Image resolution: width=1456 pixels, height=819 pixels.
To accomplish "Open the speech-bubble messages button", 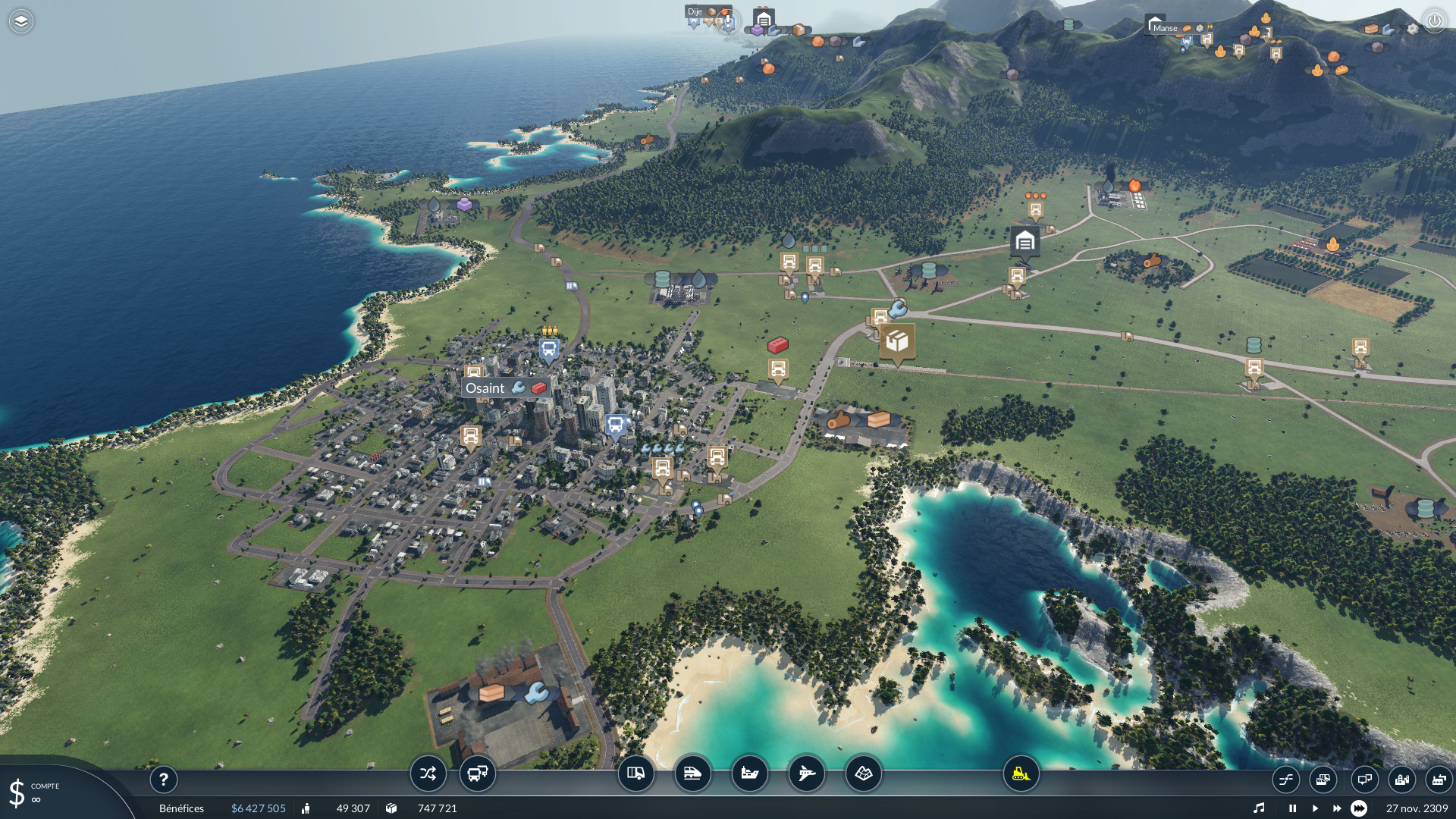I will (1364, 779).
